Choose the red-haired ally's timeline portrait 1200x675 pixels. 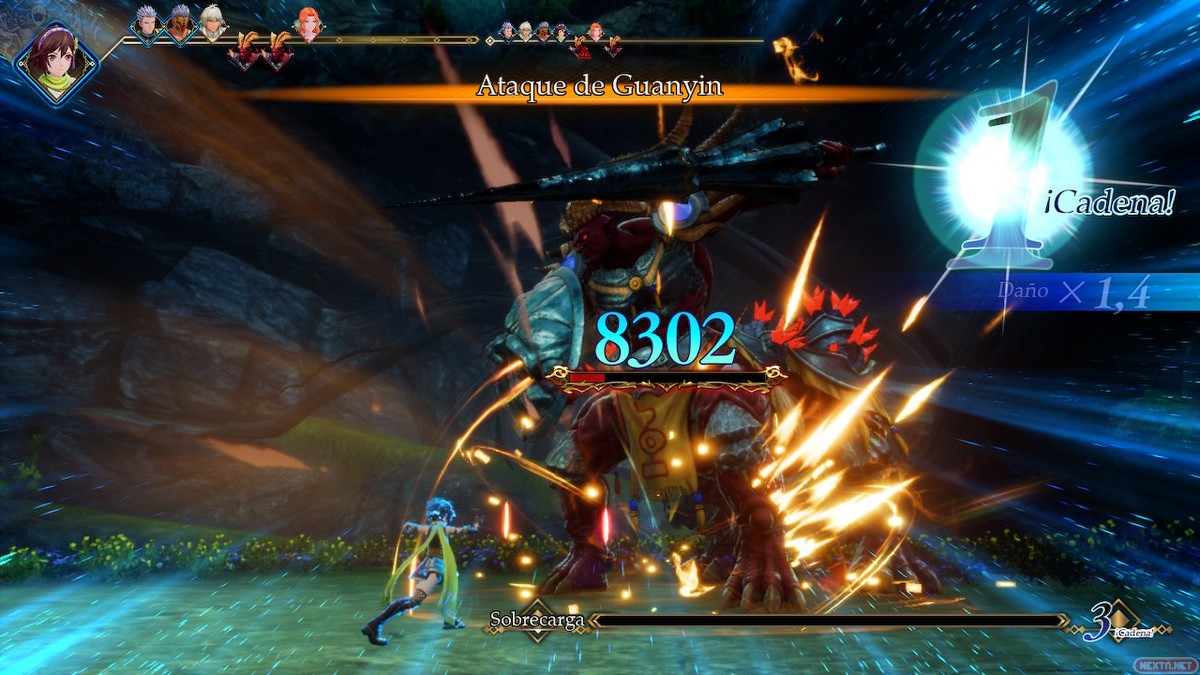click(308, 24)
